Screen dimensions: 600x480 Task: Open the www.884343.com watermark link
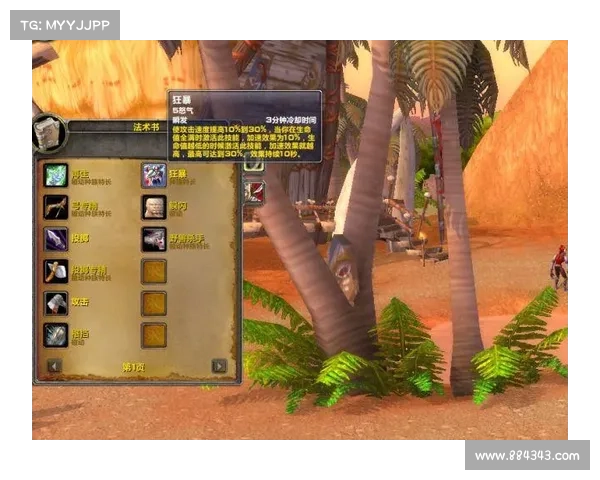(x=527, y=456)
